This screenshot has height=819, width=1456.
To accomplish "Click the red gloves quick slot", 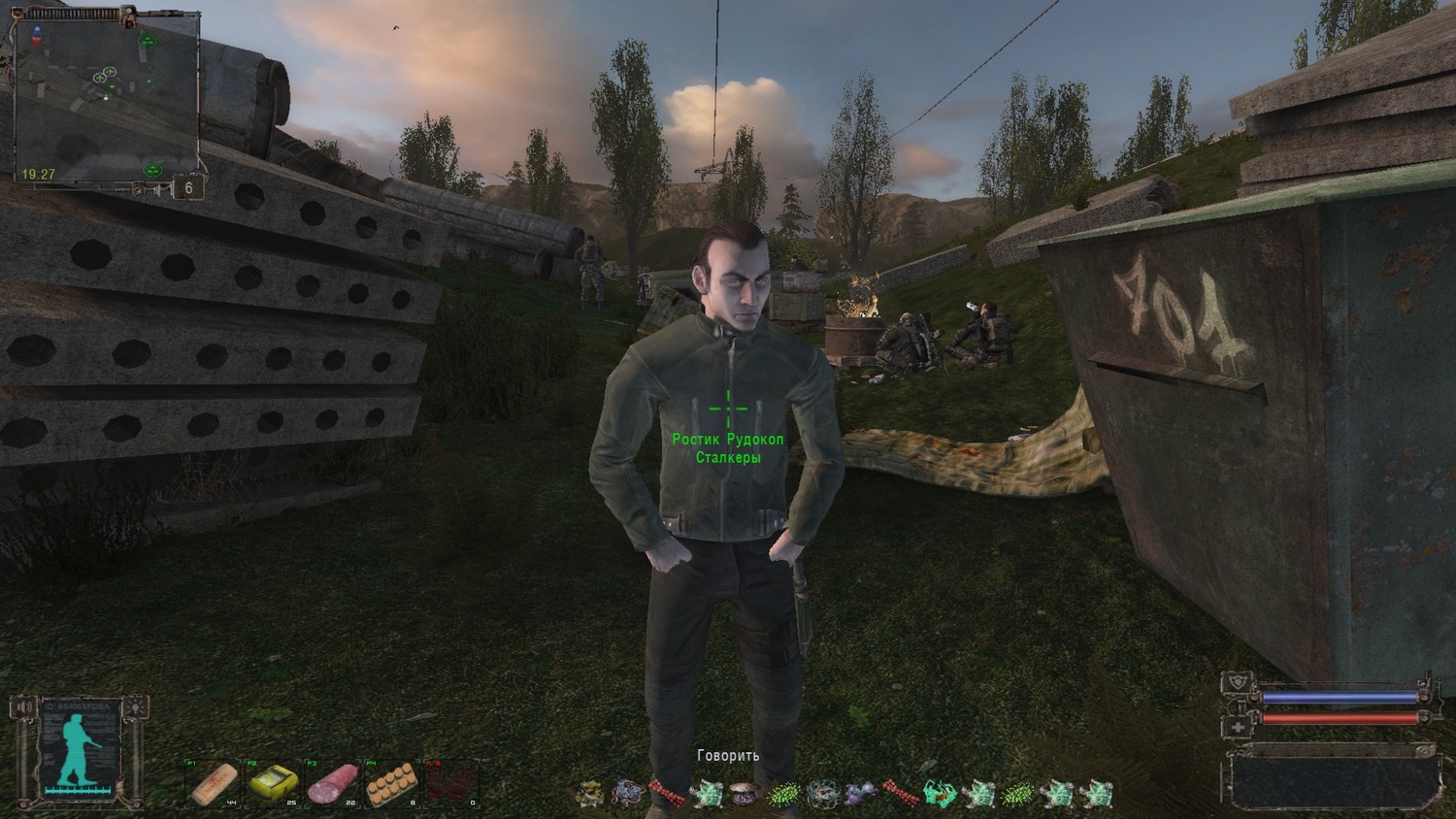I will pos(451,782).
